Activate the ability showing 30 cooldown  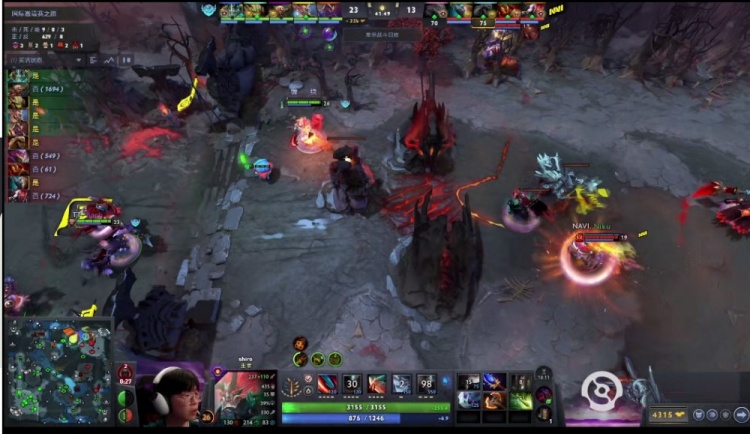tap(351, 384)
